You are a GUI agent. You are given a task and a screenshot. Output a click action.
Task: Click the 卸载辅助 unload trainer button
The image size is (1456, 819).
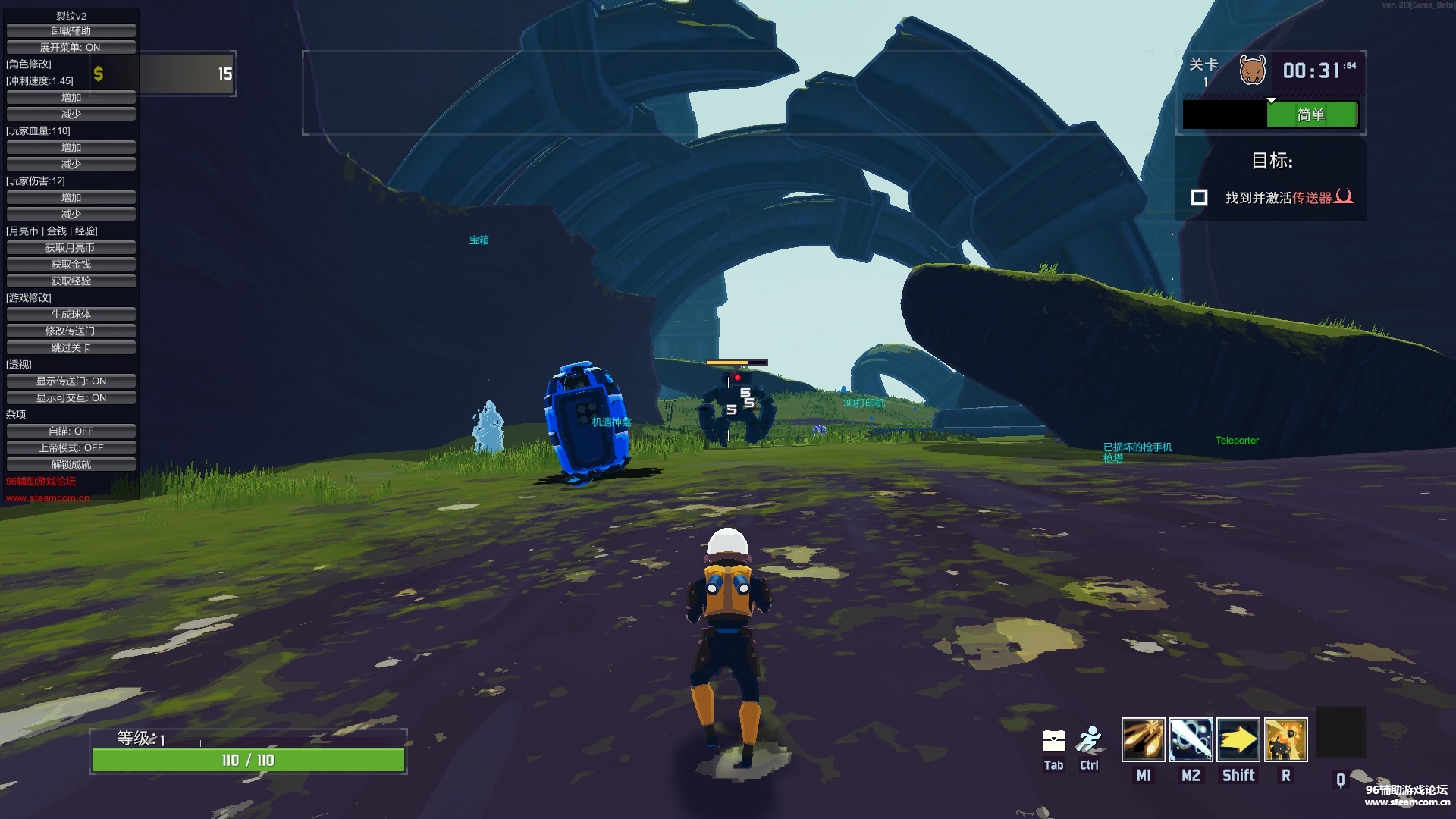pos(71,31)
